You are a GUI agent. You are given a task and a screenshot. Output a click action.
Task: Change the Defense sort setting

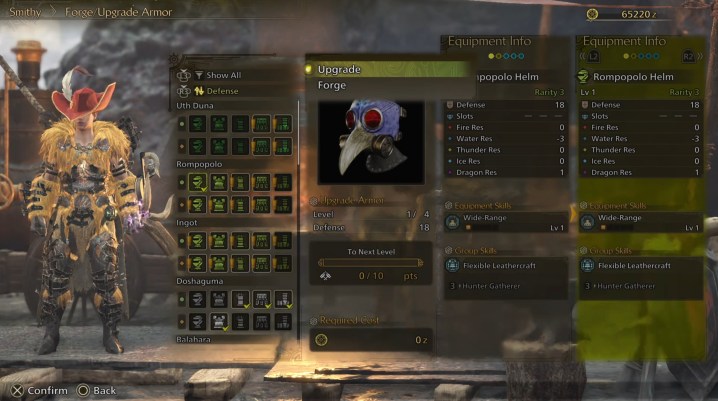click(225, 91)
